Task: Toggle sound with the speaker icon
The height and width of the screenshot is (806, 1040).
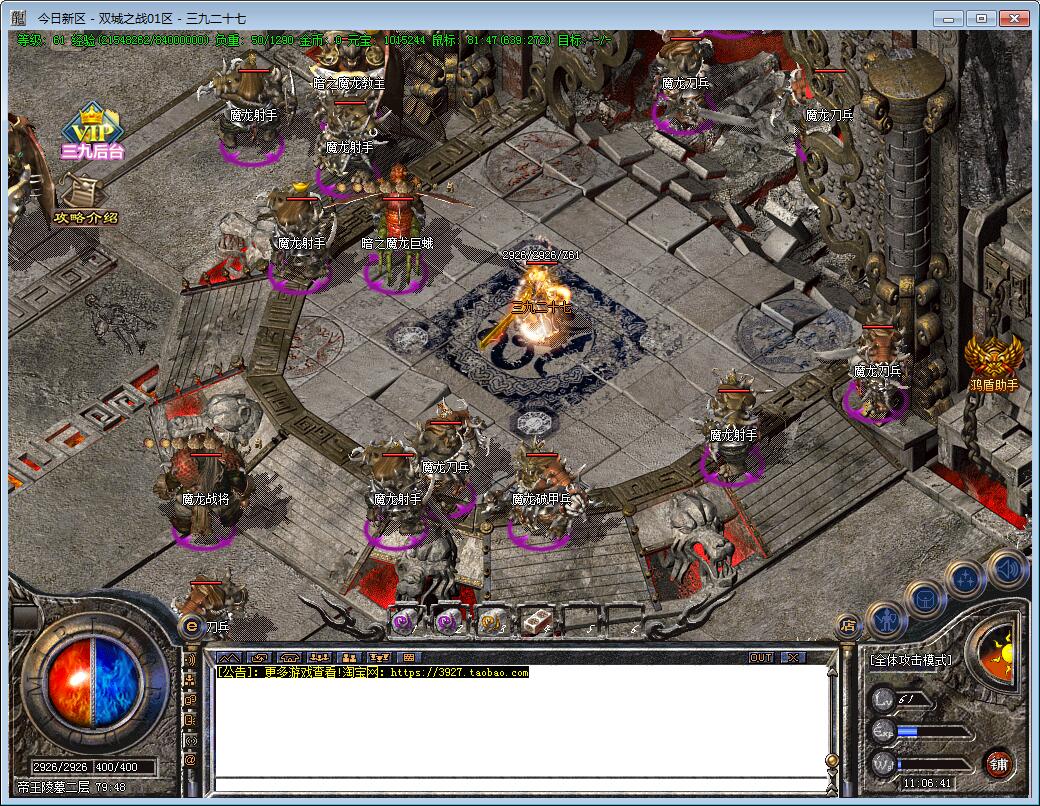Action: click(1006, 567)
